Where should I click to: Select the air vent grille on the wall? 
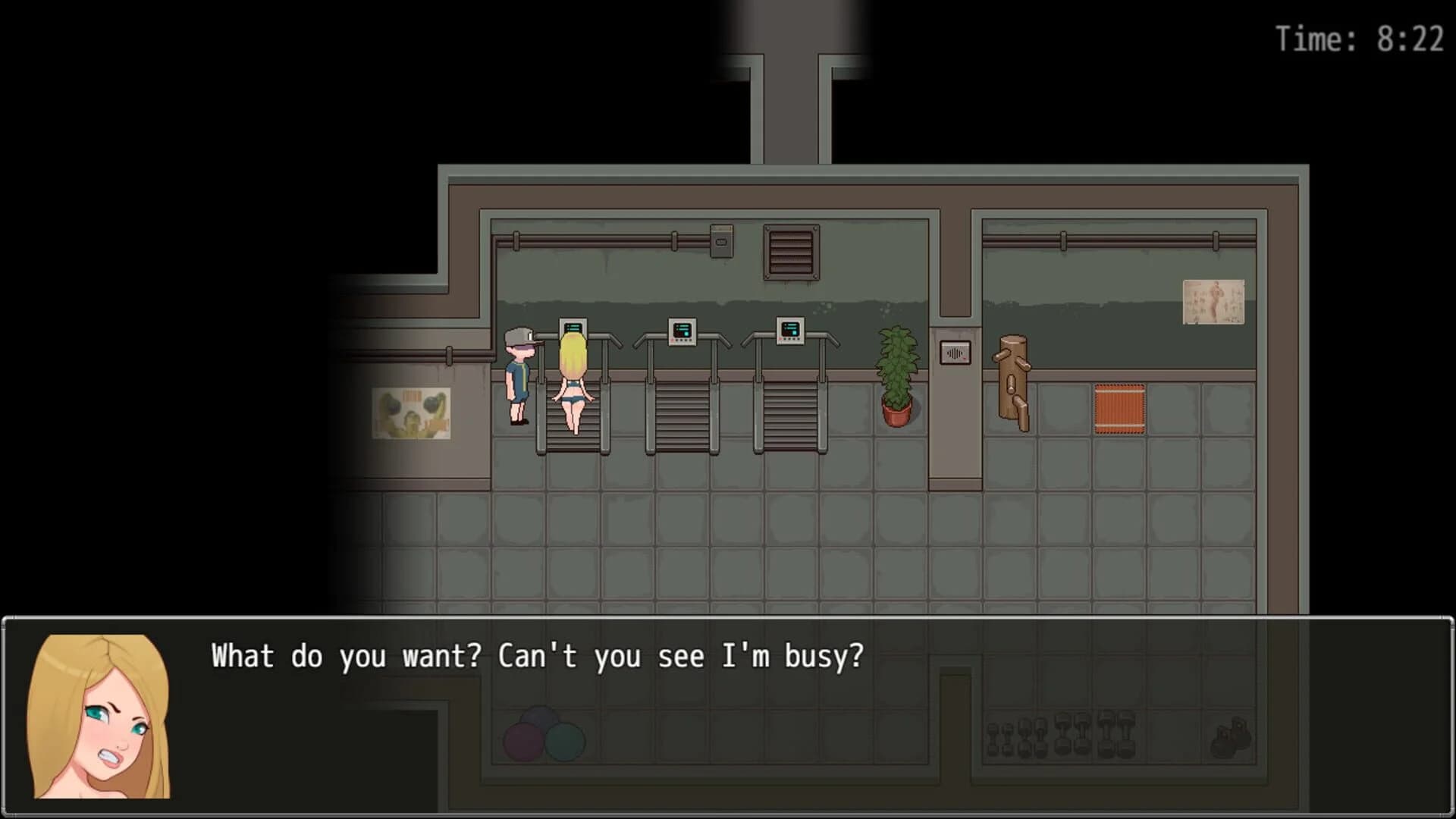(791, 252)
